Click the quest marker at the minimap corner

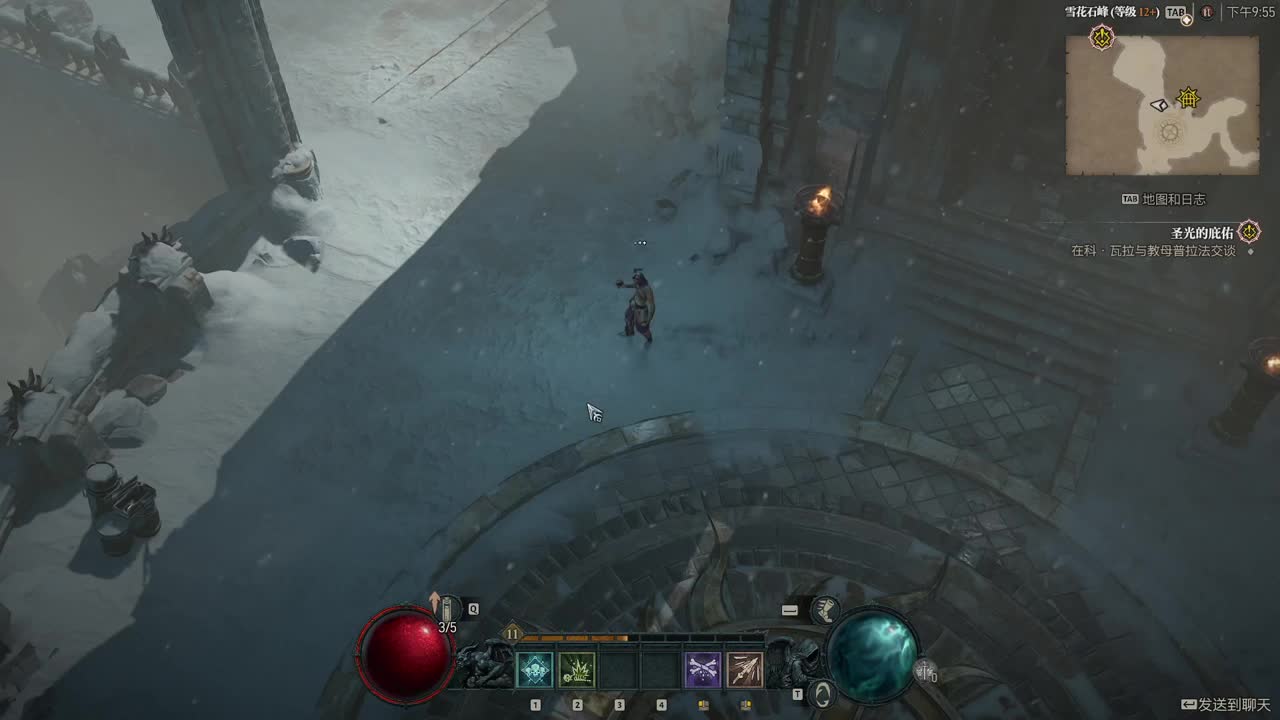click(1102, 39)
